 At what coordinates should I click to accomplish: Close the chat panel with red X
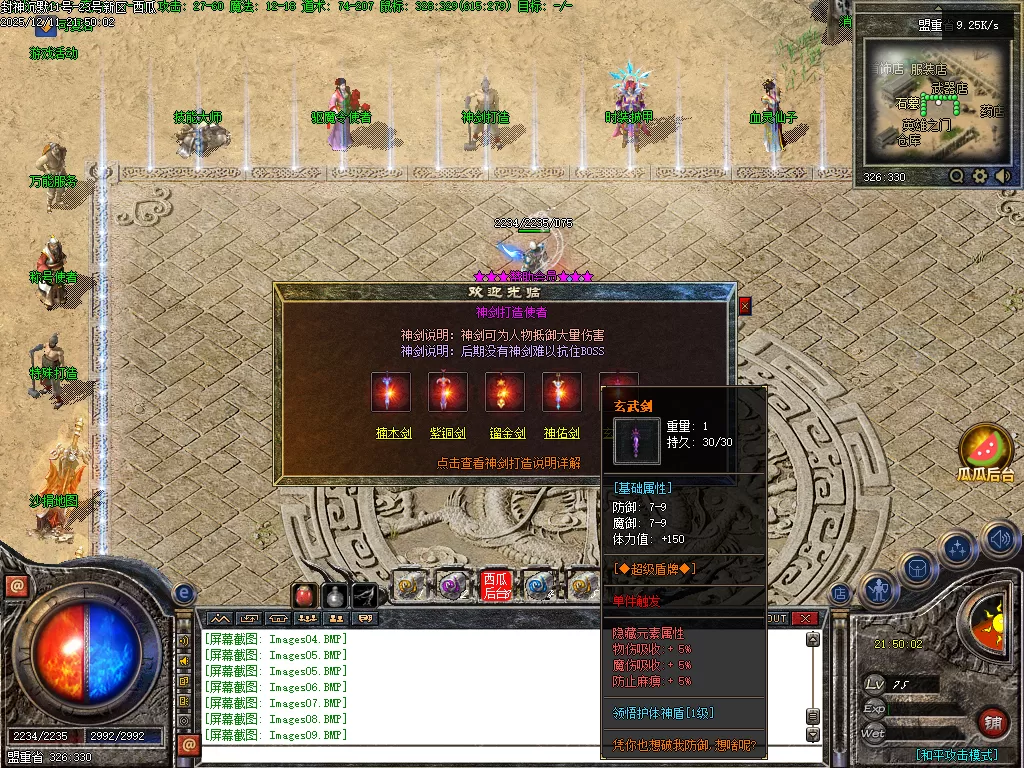click(x=804, y=619)
